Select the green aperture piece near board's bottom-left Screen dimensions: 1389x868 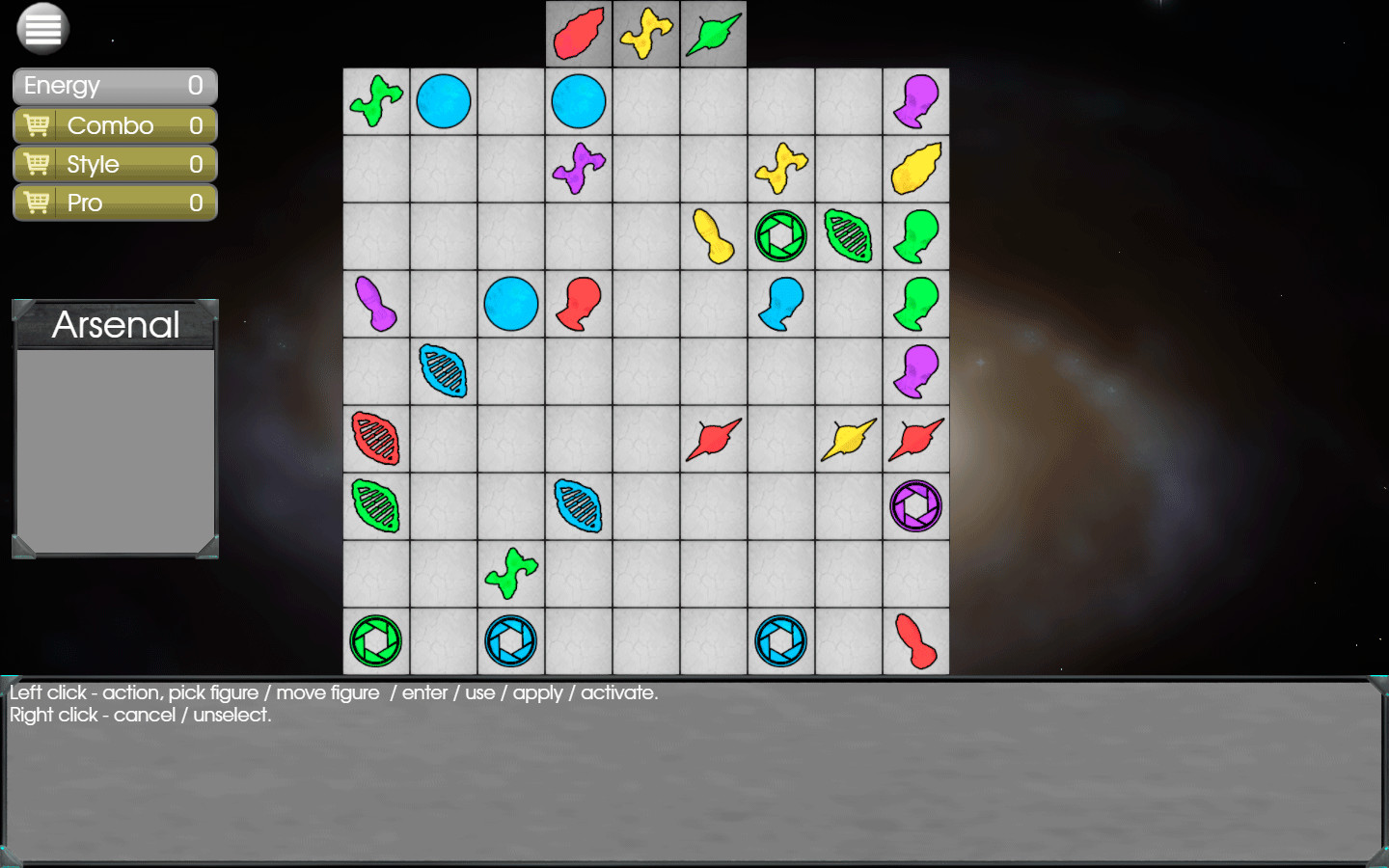(x=375, y=641)
